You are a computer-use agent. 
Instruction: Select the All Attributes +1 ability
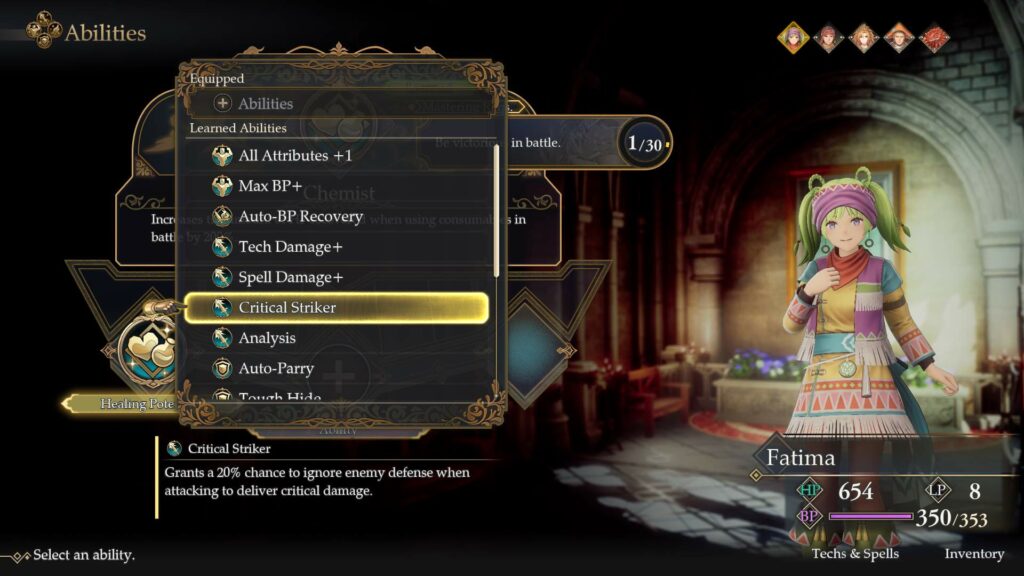tap(295, 156)
